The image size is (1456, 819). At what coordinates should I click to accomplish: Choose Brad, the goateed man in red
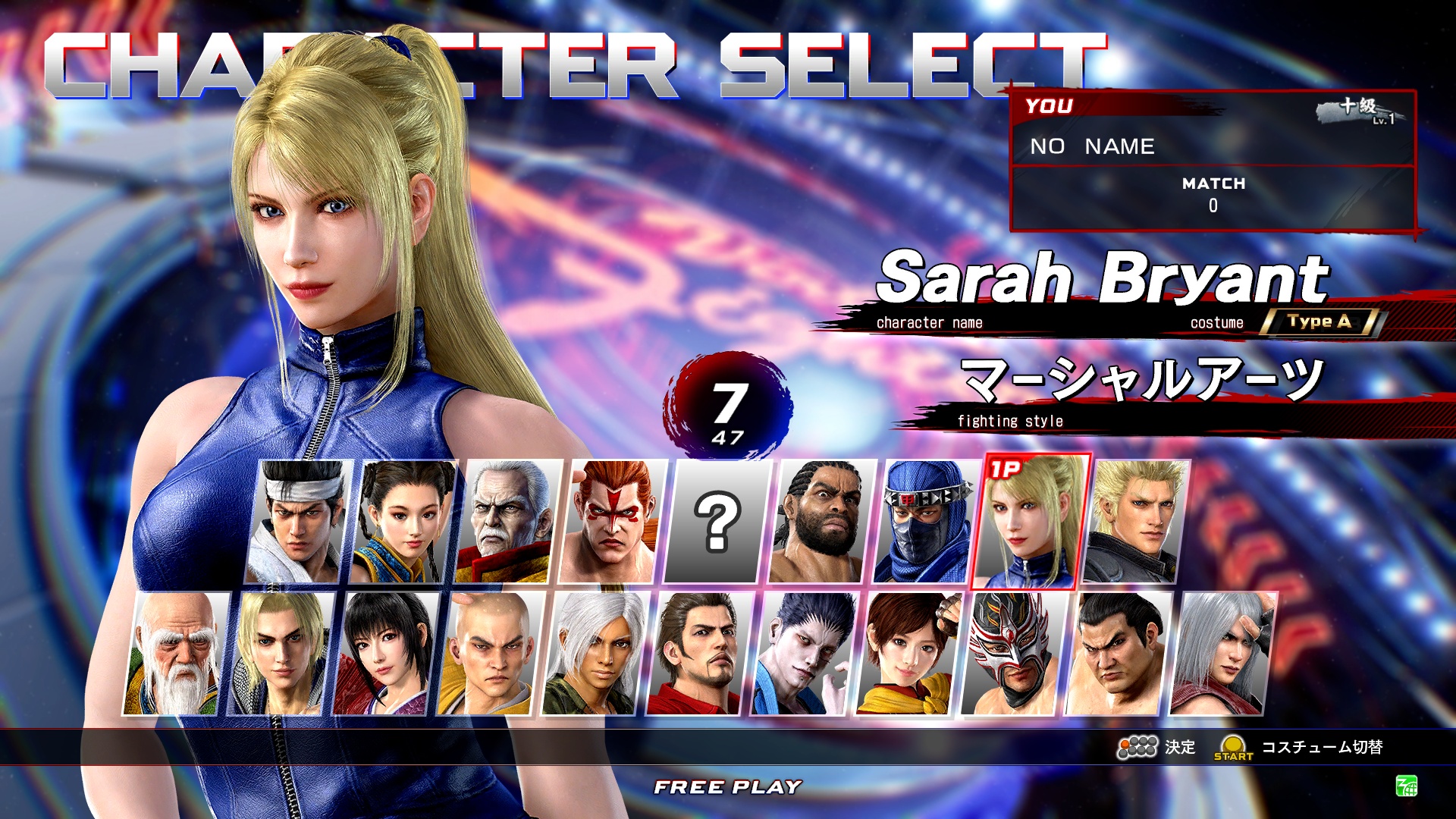tap(699, 654)
